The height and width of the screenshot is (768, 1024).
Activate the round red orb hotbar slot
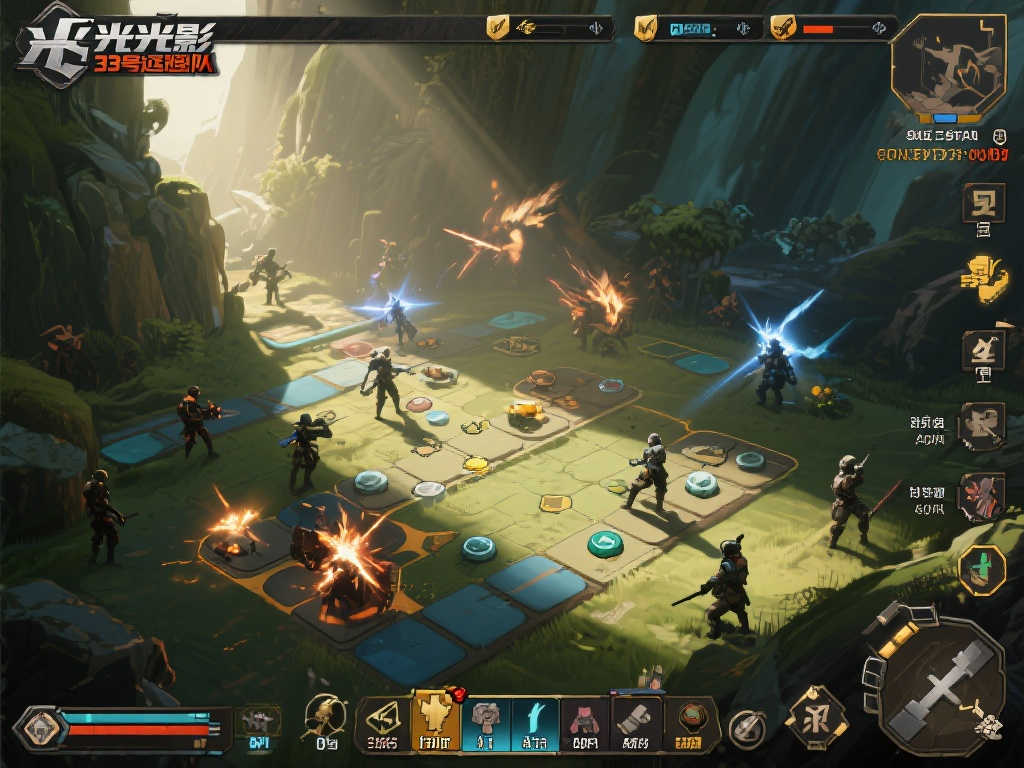[690, 718]
